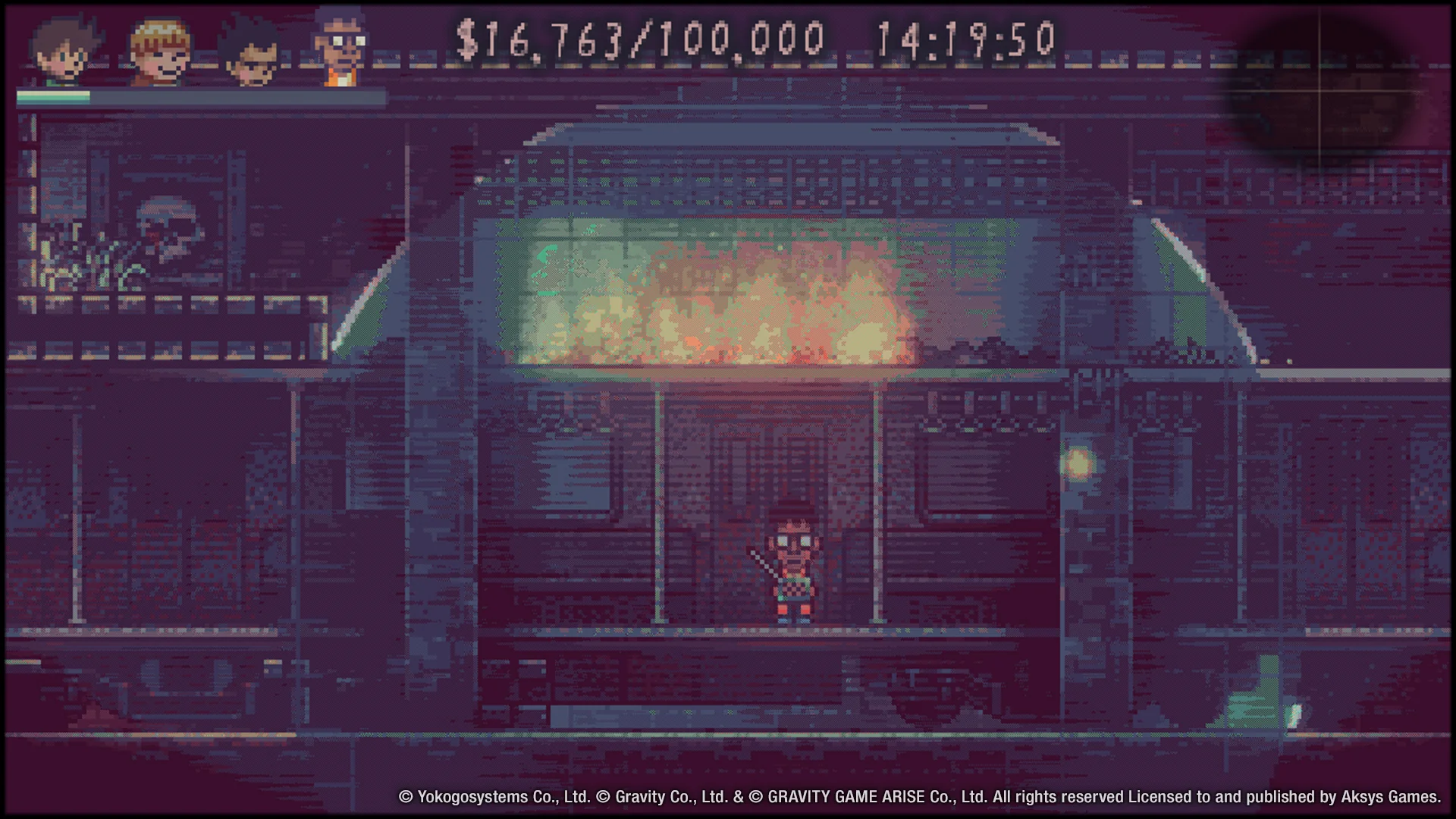Open the money tab showing $16,763/100,000
The image size is (1456, 819).
click(641, 36)
